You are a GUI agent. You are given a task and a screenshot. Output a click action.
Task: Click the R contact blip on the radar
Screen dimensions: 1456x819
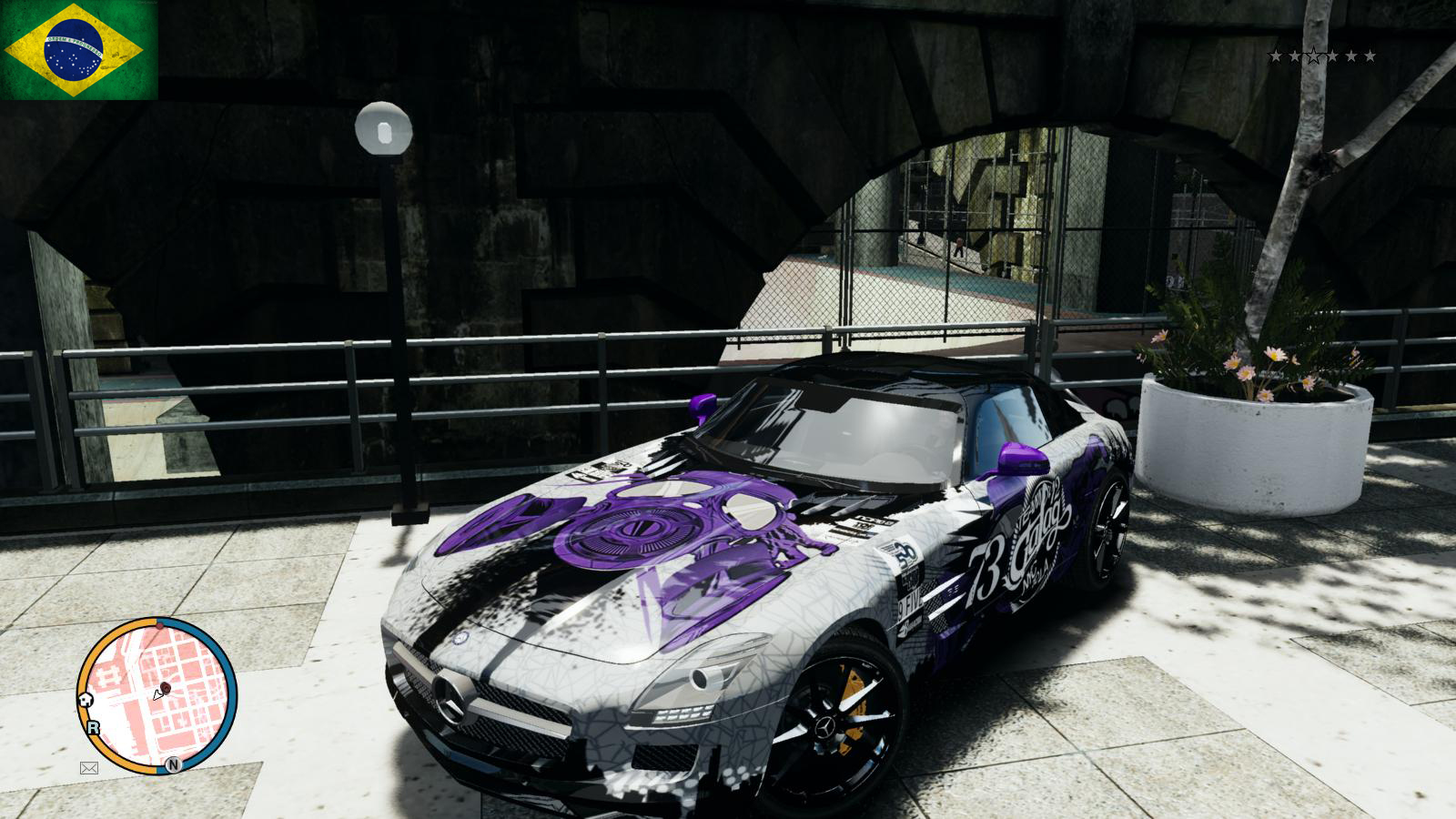pyautogui.click(x=93, y=727)
